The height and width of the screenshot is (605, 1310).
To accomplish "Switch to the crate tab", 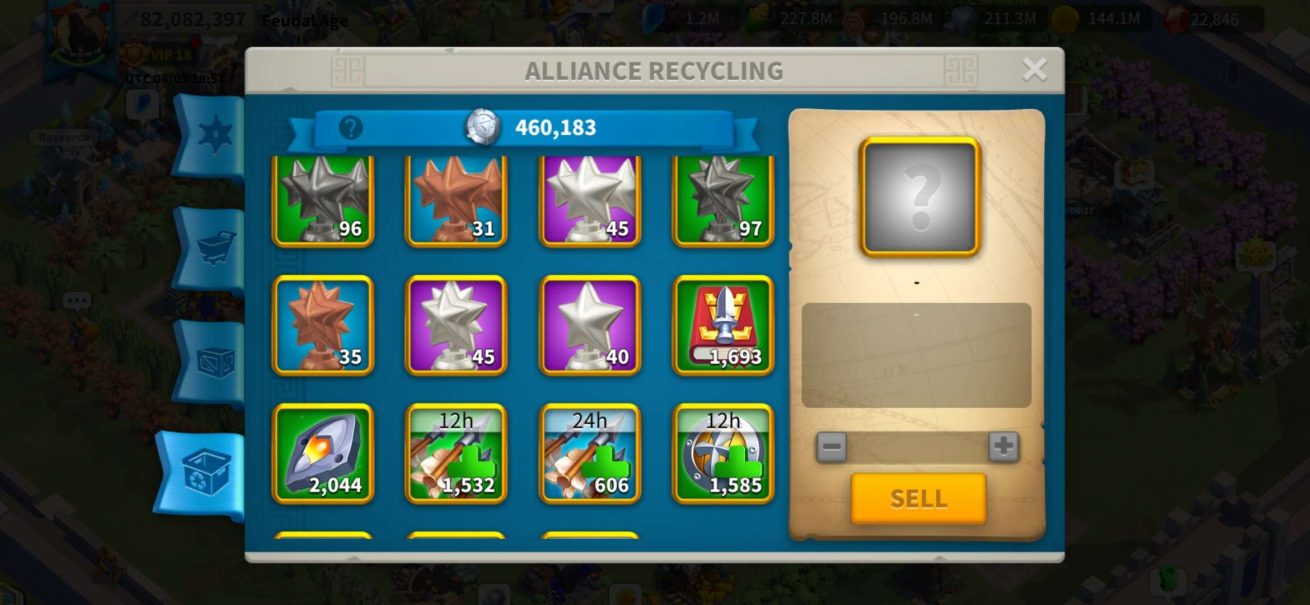I will tap(214, 361).
